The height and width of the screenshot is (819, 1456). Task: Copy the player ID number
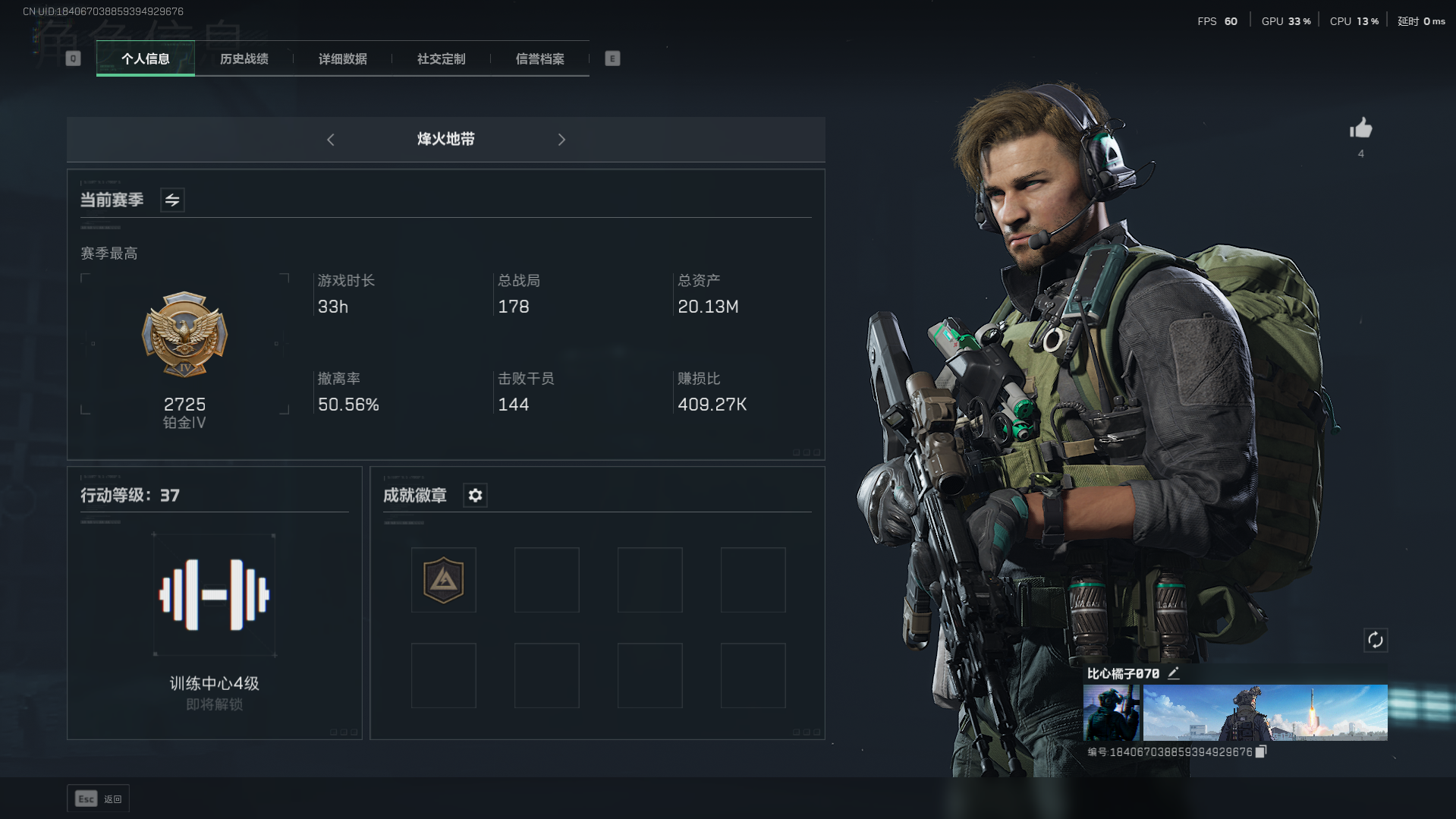pyautogui.click(x=1261, y=751)
